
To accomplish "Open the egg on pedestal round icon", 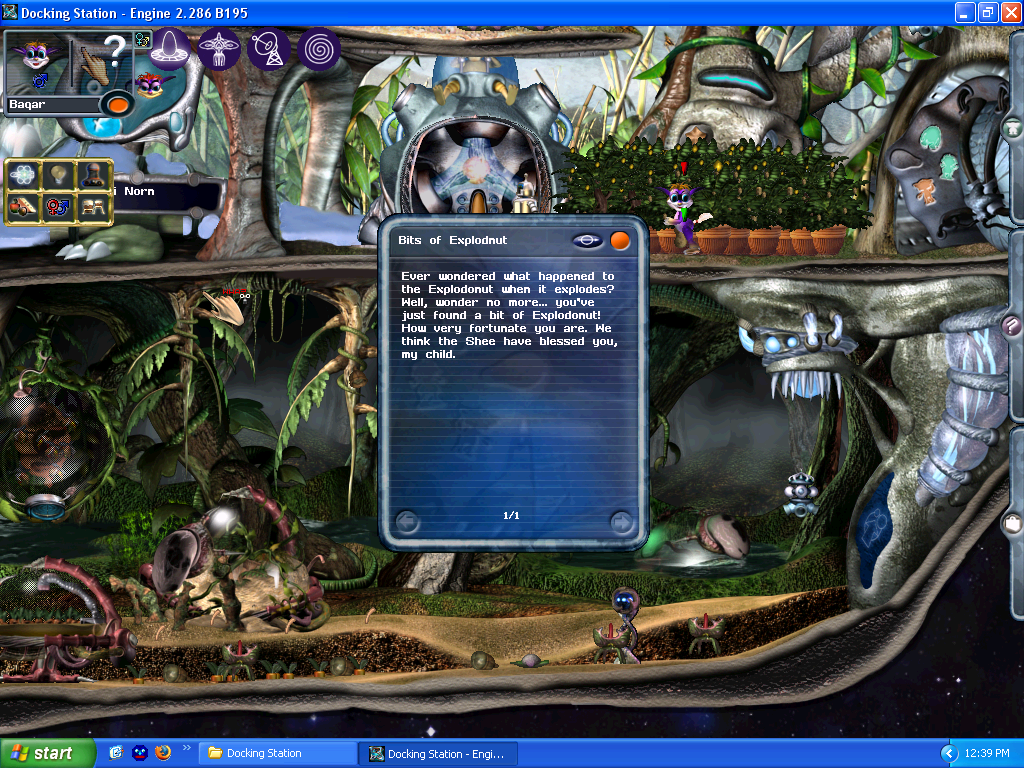I will tap(171, 48).
